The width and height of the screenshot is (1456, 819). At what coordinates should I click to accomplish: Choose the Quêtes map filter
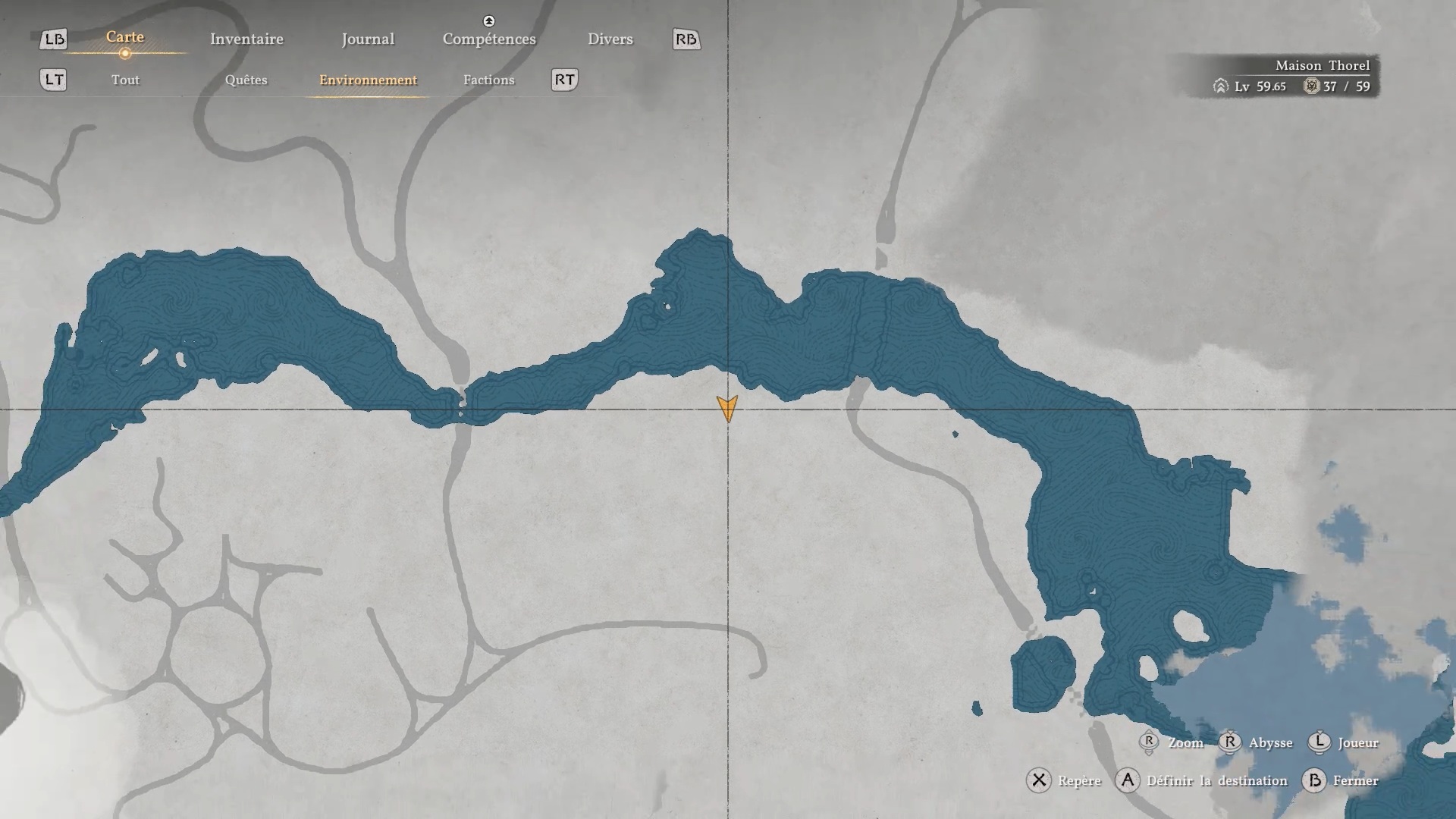pyautogui.click(x=246, y=80)
